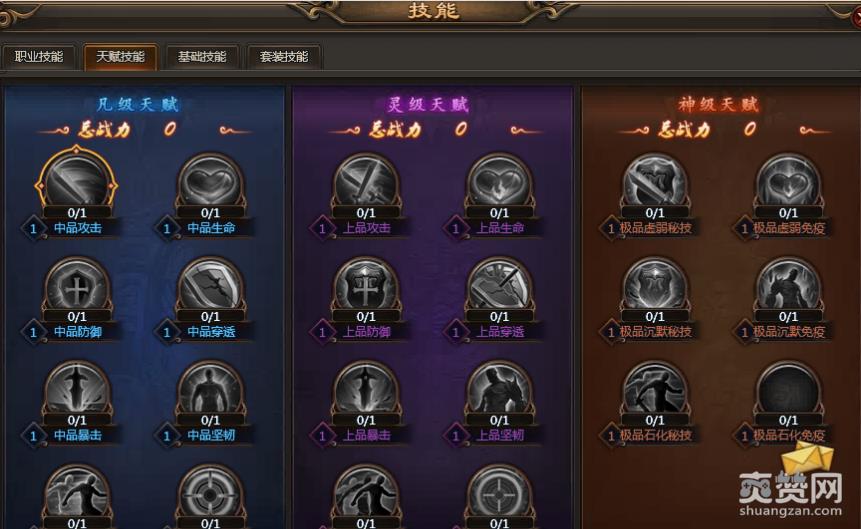The image size is (861, 529).
Task: Choose the 上品防御 shield talent
Action: [366, 287]
